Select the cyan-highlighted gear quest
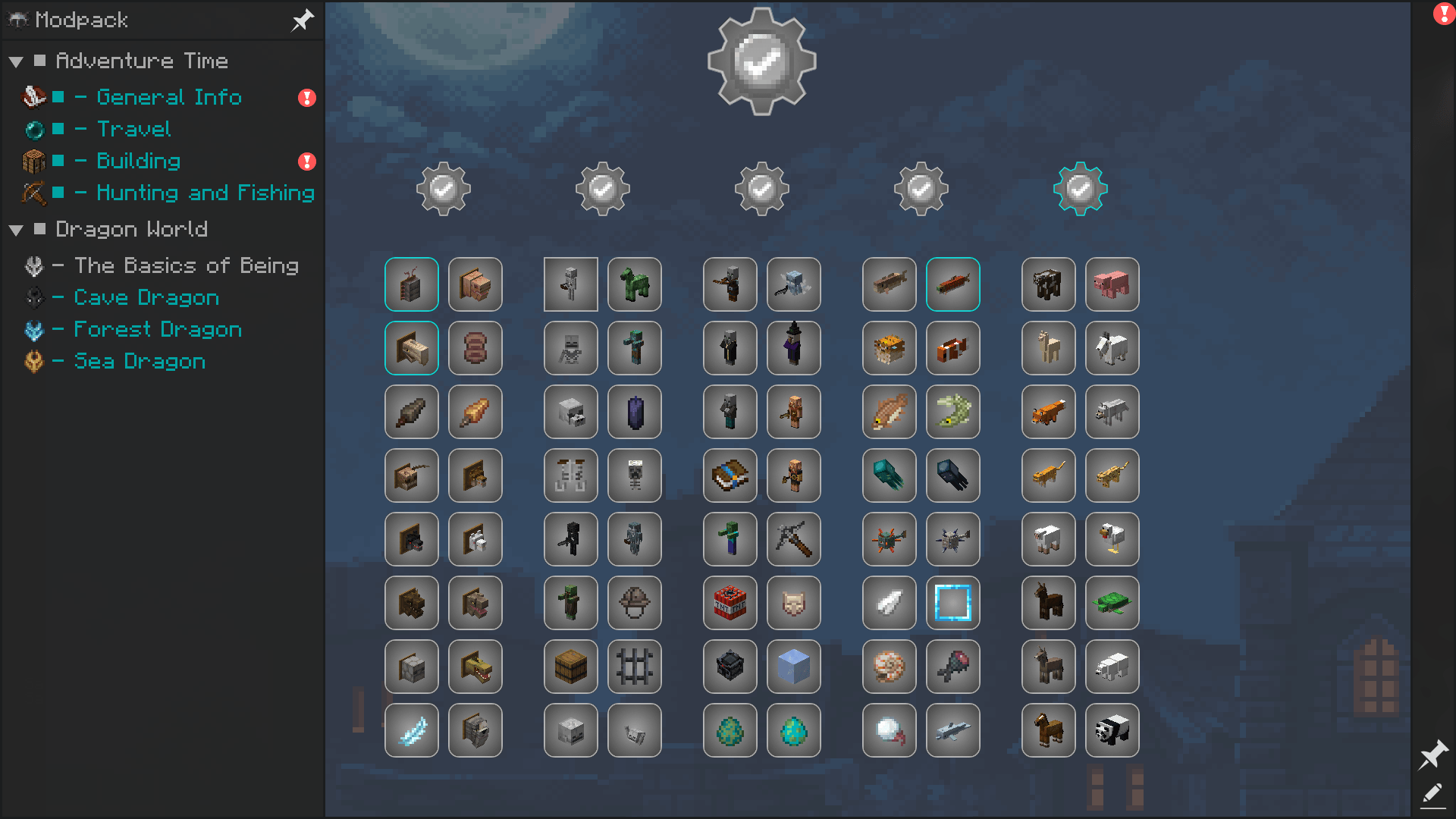1456x819 pixels. [x=1080, y=189]
